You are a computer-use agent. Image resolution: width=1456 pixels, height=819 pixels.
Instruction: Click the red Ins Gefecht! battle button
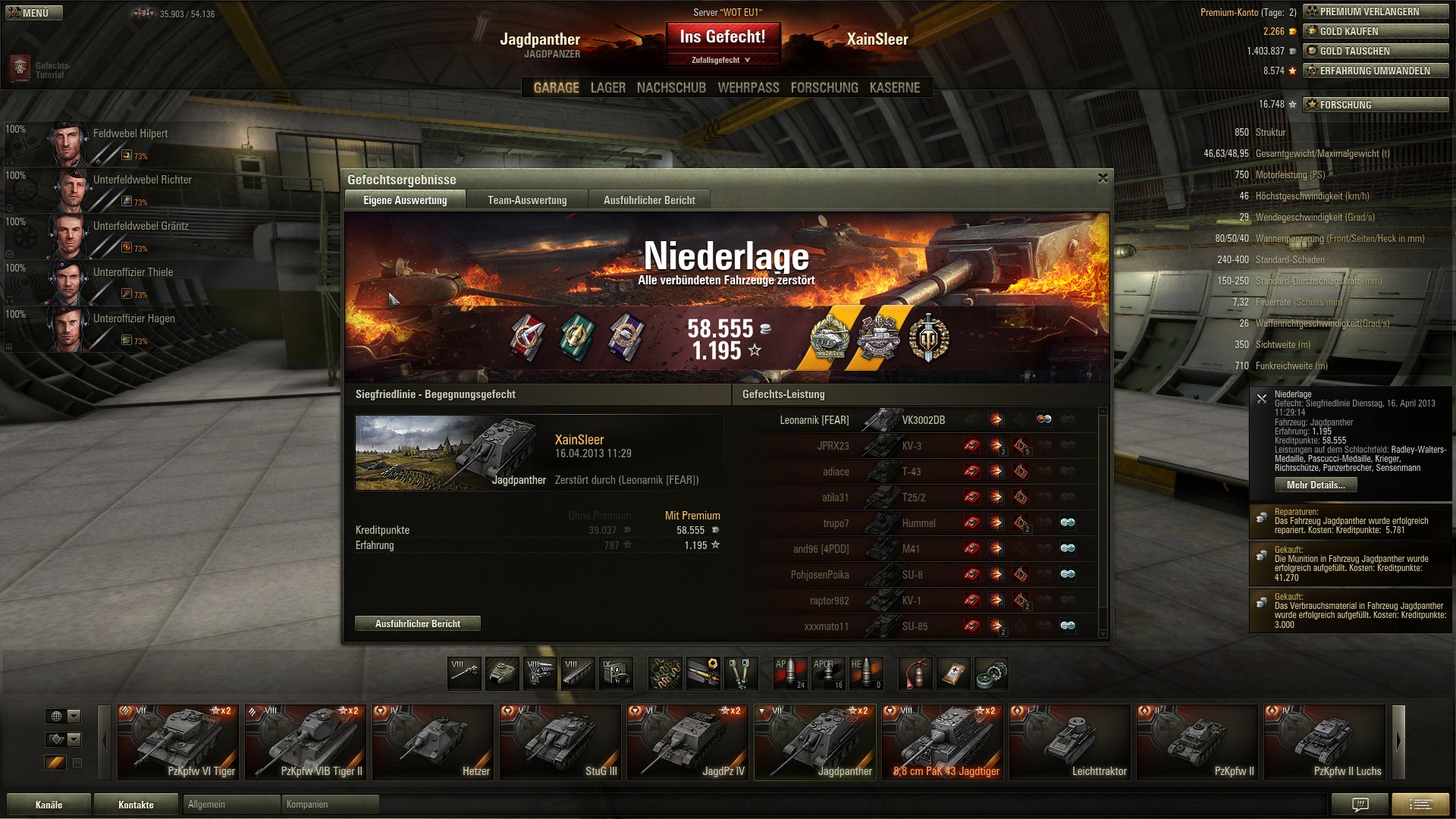pos(723,37)
